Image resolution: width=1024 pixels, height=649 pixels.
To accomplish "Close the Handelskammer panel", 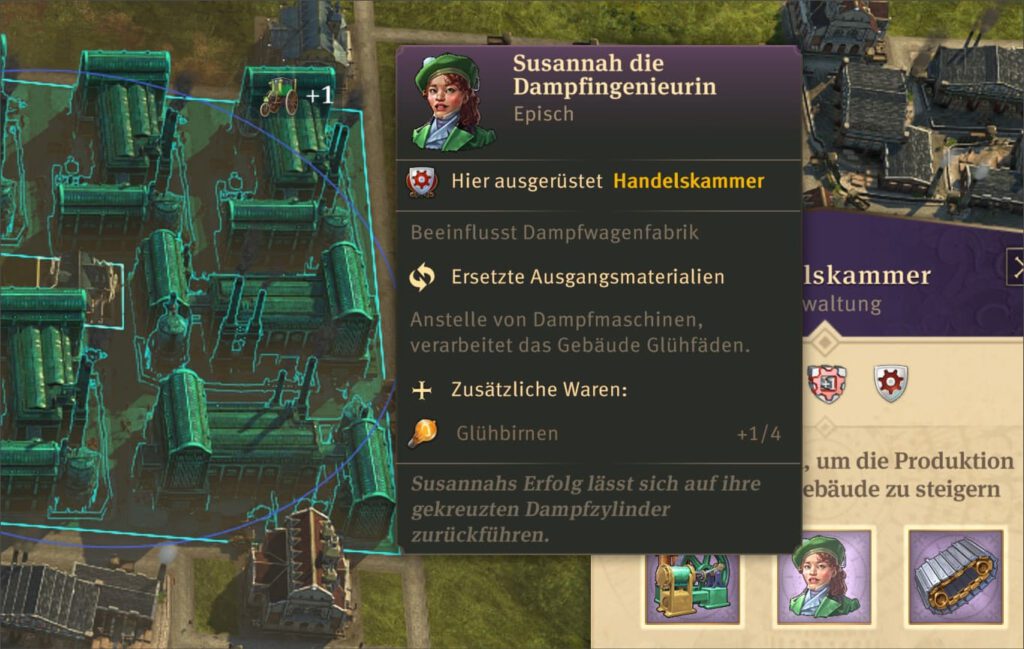I will tap(1016, 267).
